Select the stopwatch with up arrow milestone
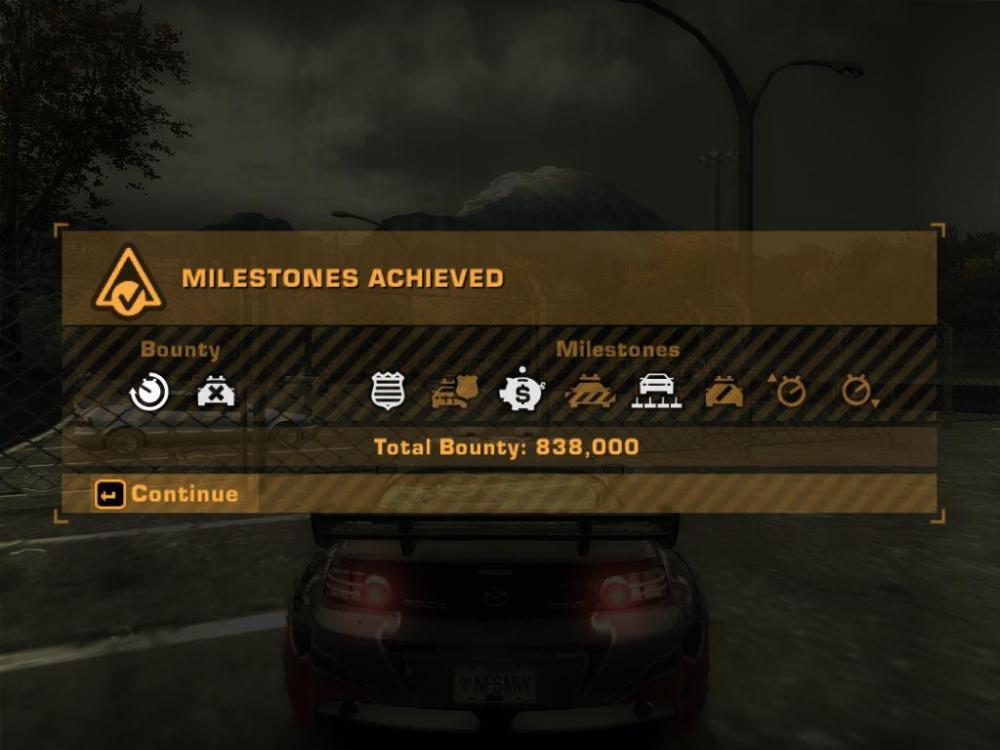 [x=789, y=391]
